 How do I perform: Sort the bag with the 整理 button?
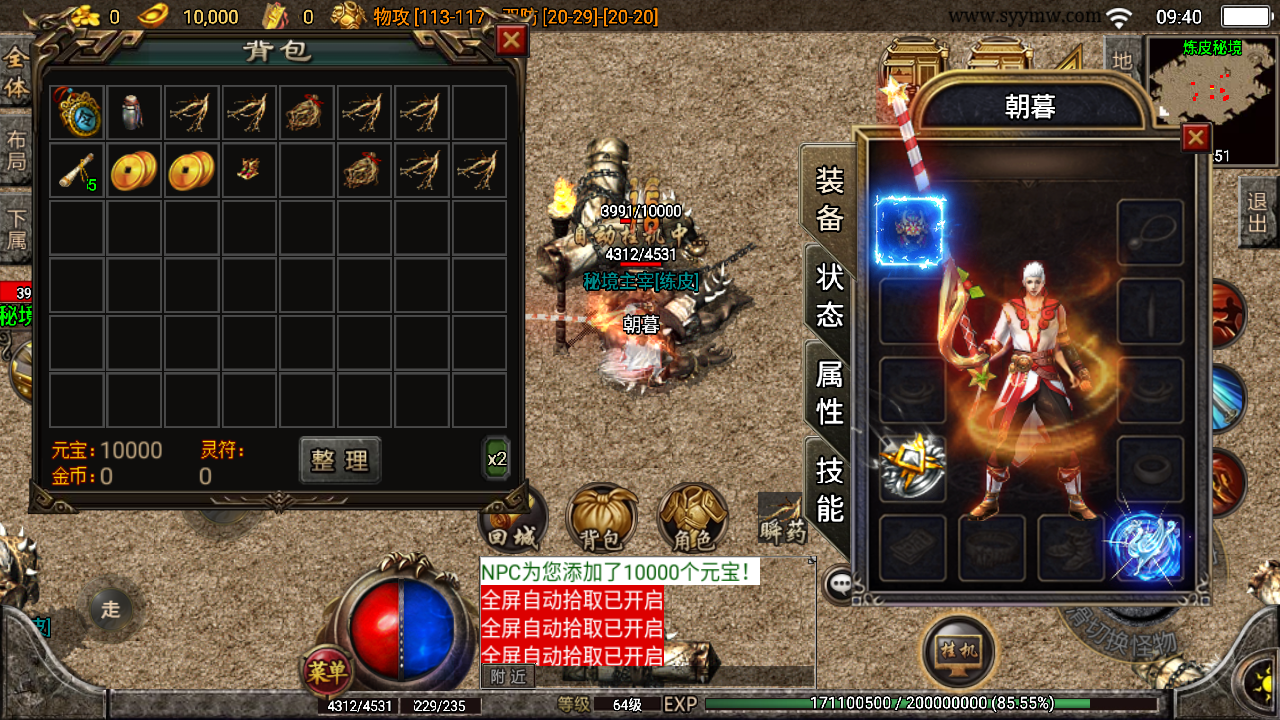click(340, 460)
